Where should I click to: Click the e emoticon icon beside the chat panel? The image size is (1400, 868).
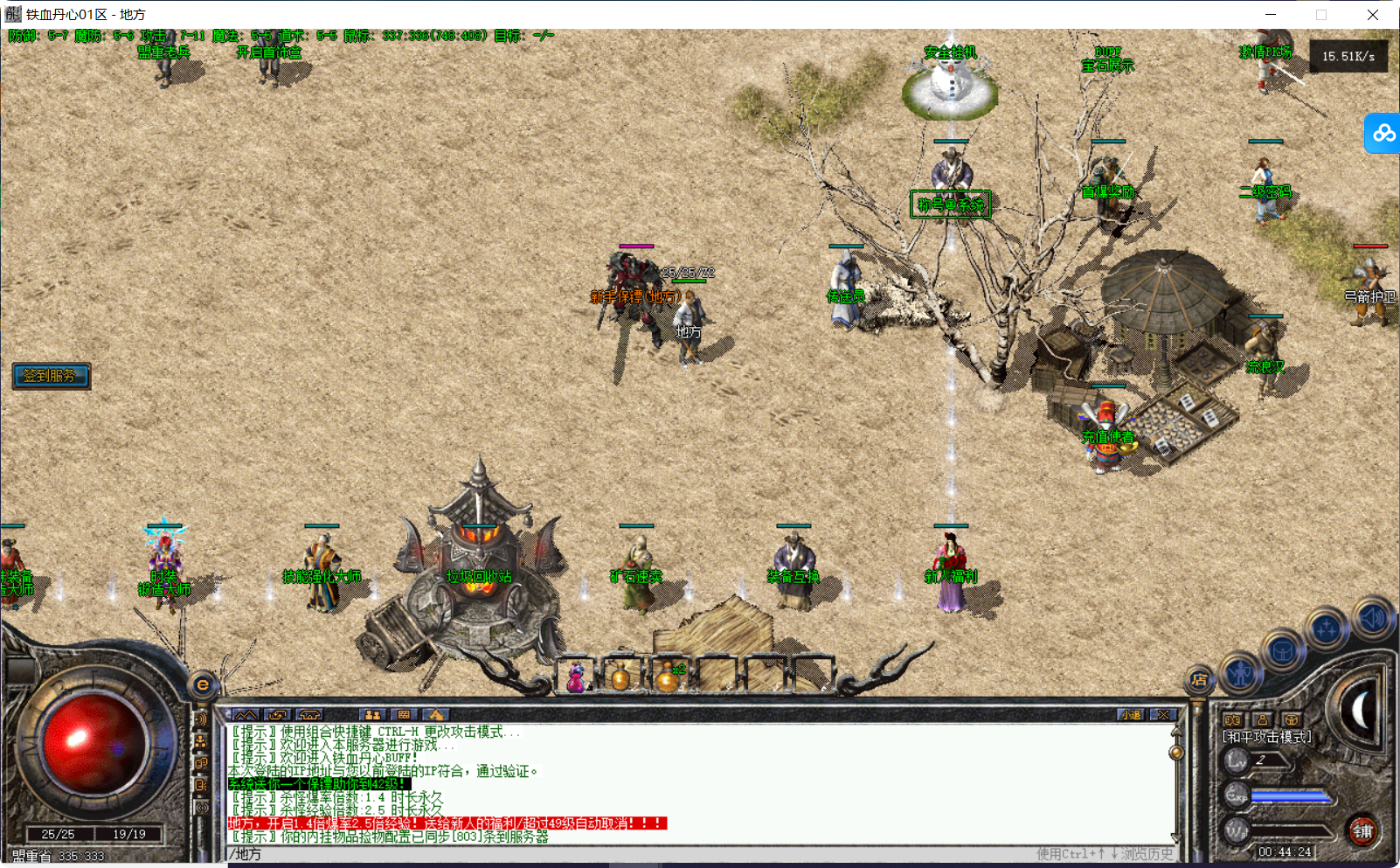pos(204,684)
